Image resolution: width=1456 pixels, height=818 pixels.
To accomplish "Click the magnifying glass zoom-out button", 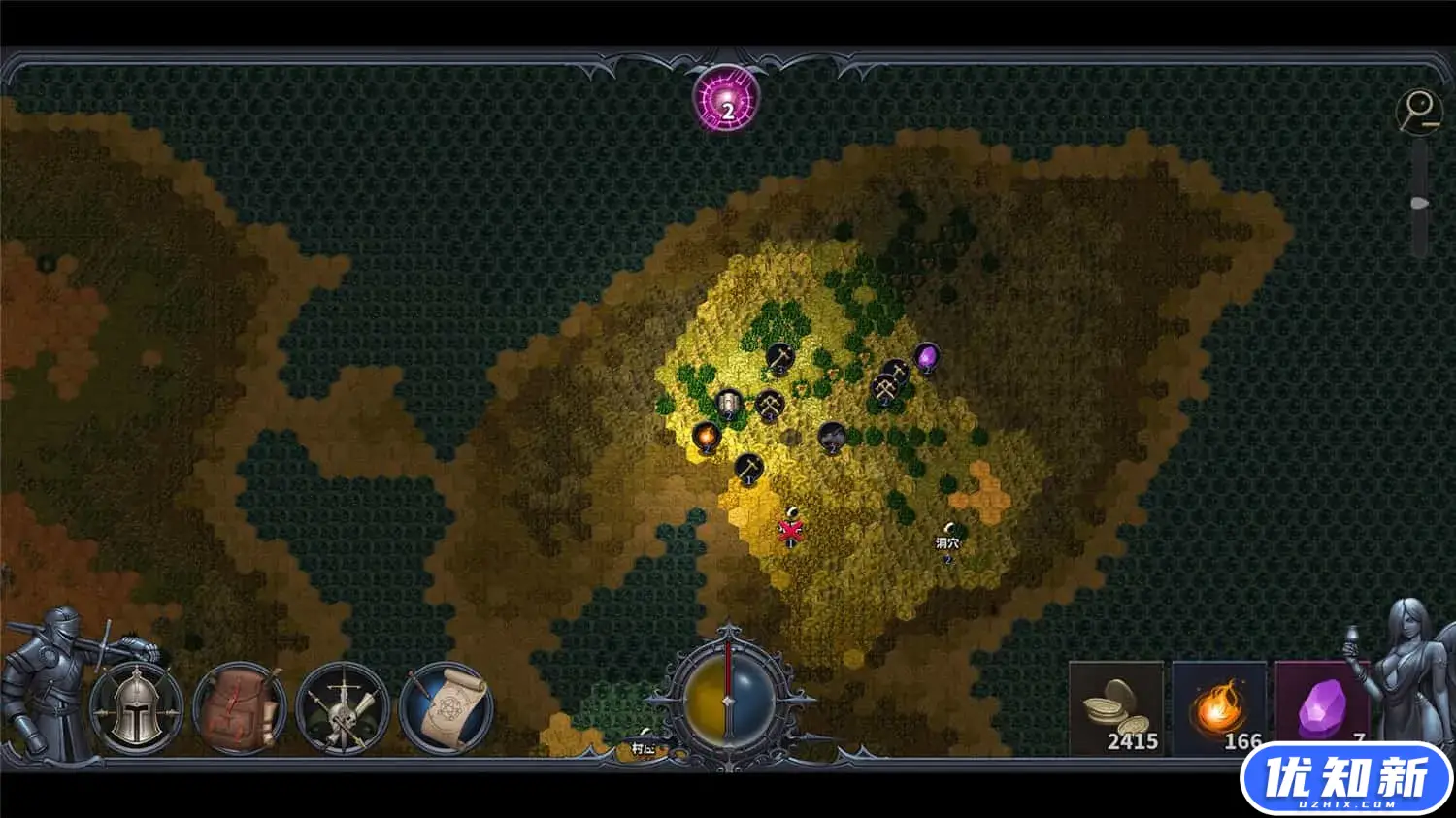I will [1418, 110].
